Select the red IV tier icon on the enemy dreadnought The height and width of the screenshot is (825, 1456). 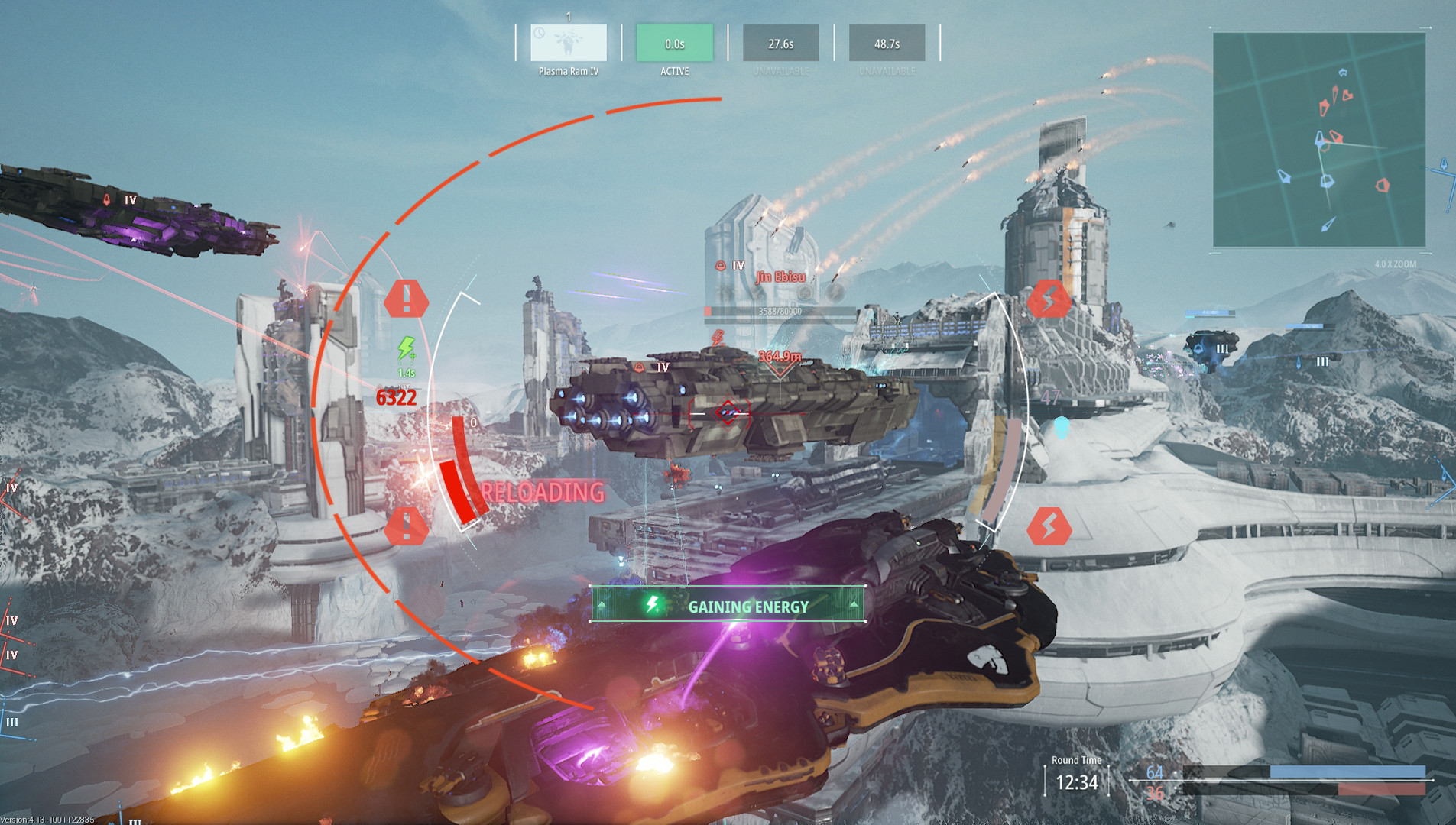[638, 367]
